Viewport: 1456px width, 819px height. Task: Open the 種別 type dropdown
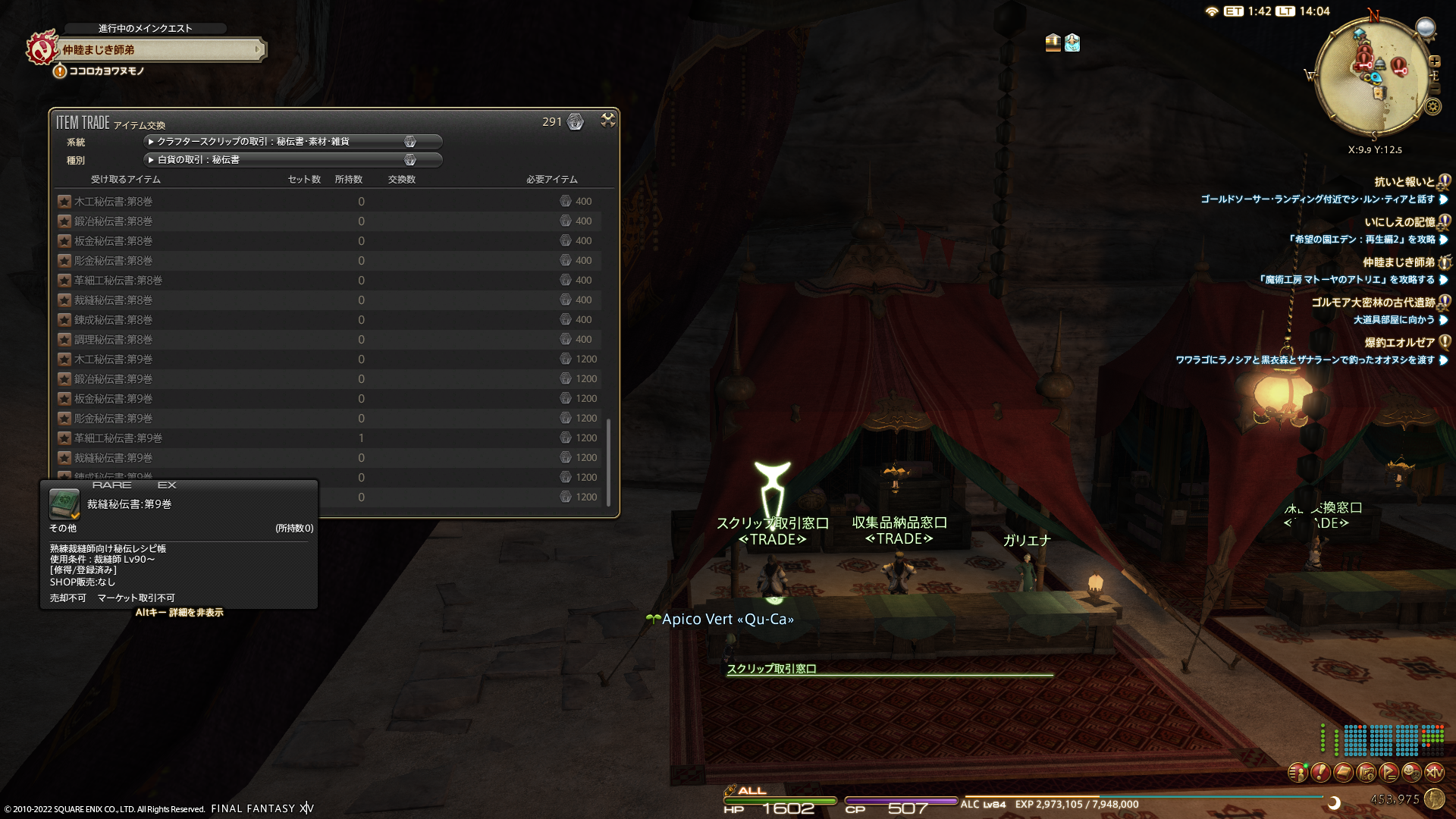[x=292, y=160]
